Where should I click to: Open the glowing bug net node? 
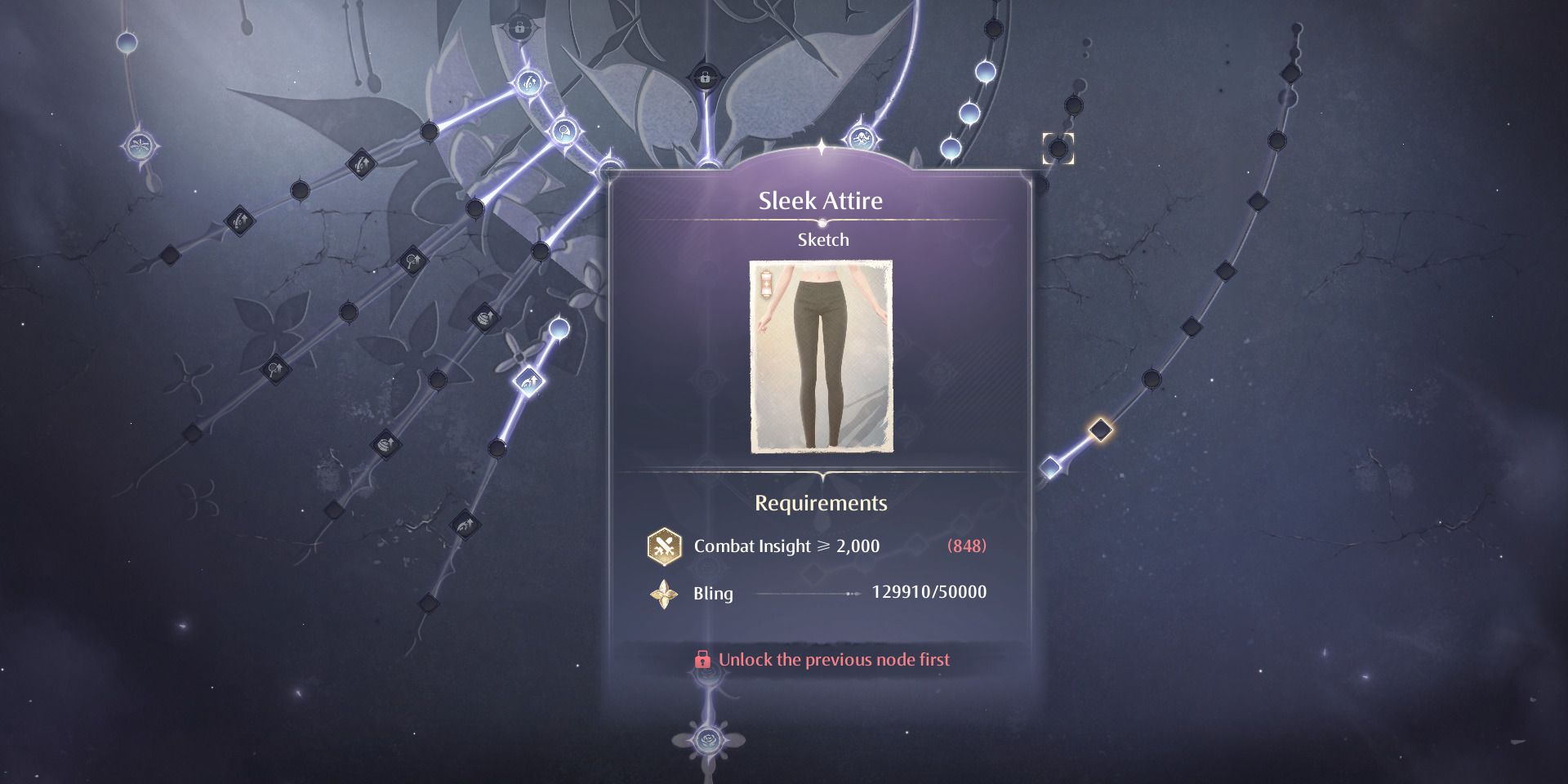(x=564, y=130)
